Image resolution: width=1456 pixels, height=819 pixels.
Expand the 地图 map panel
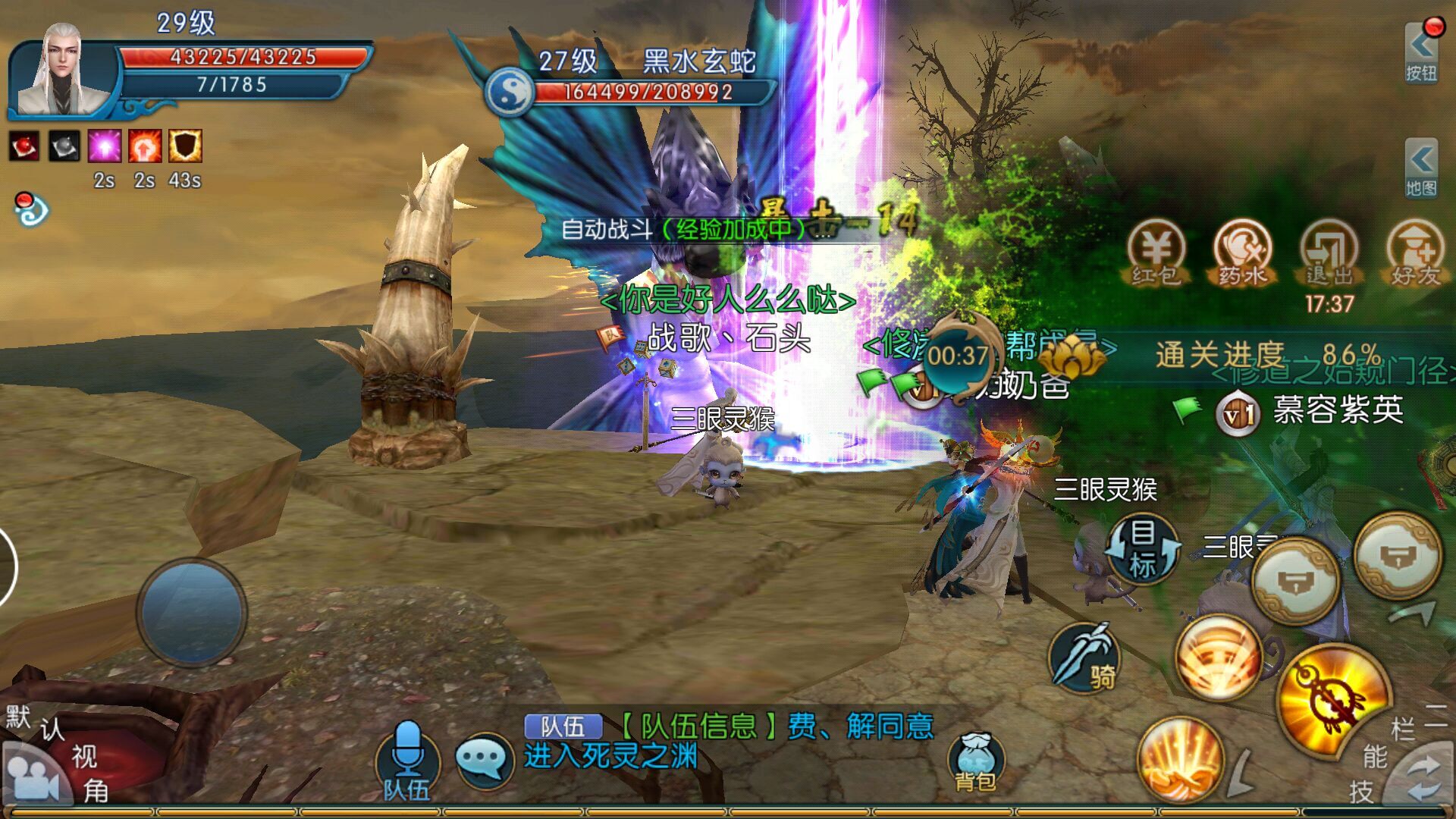pos(1420,168)
